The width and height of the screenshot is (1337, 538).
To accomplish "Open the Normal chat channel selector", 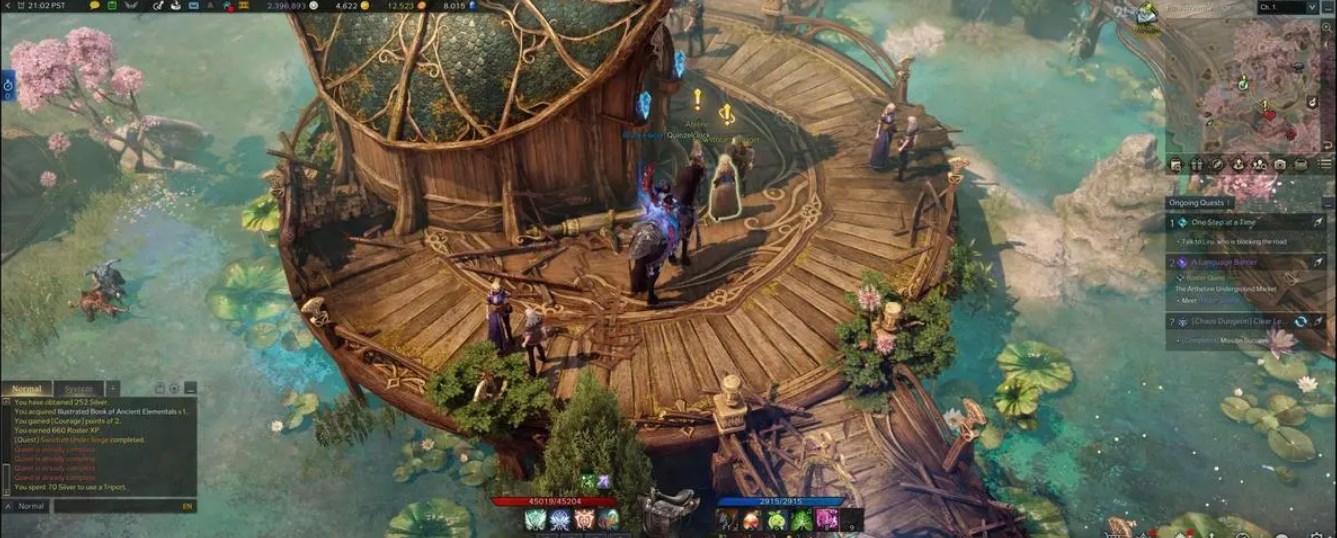I will (27, 506).
